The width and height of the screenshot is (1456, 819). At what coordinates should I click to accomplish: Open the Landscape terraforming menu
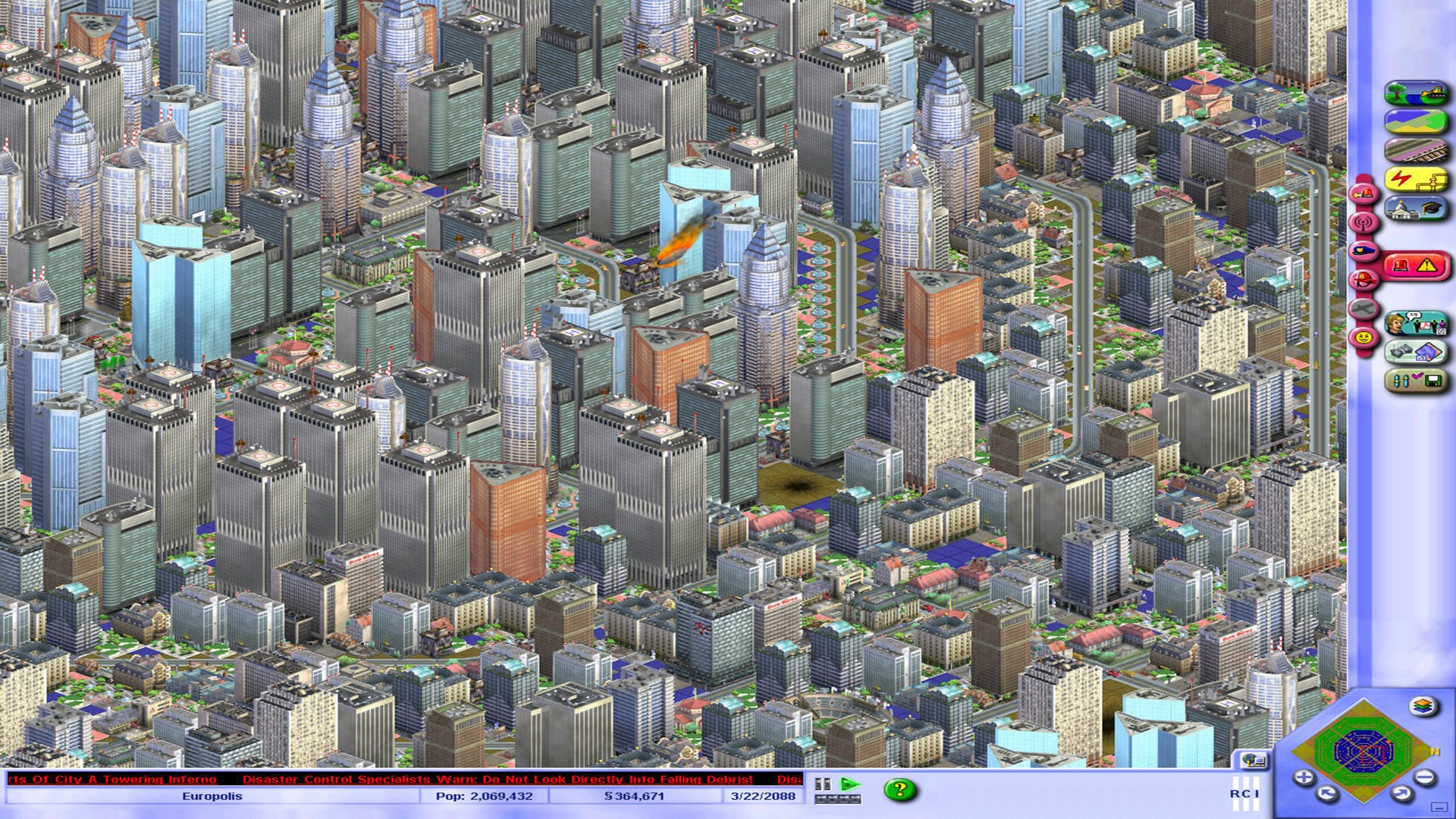(1417, 93)
